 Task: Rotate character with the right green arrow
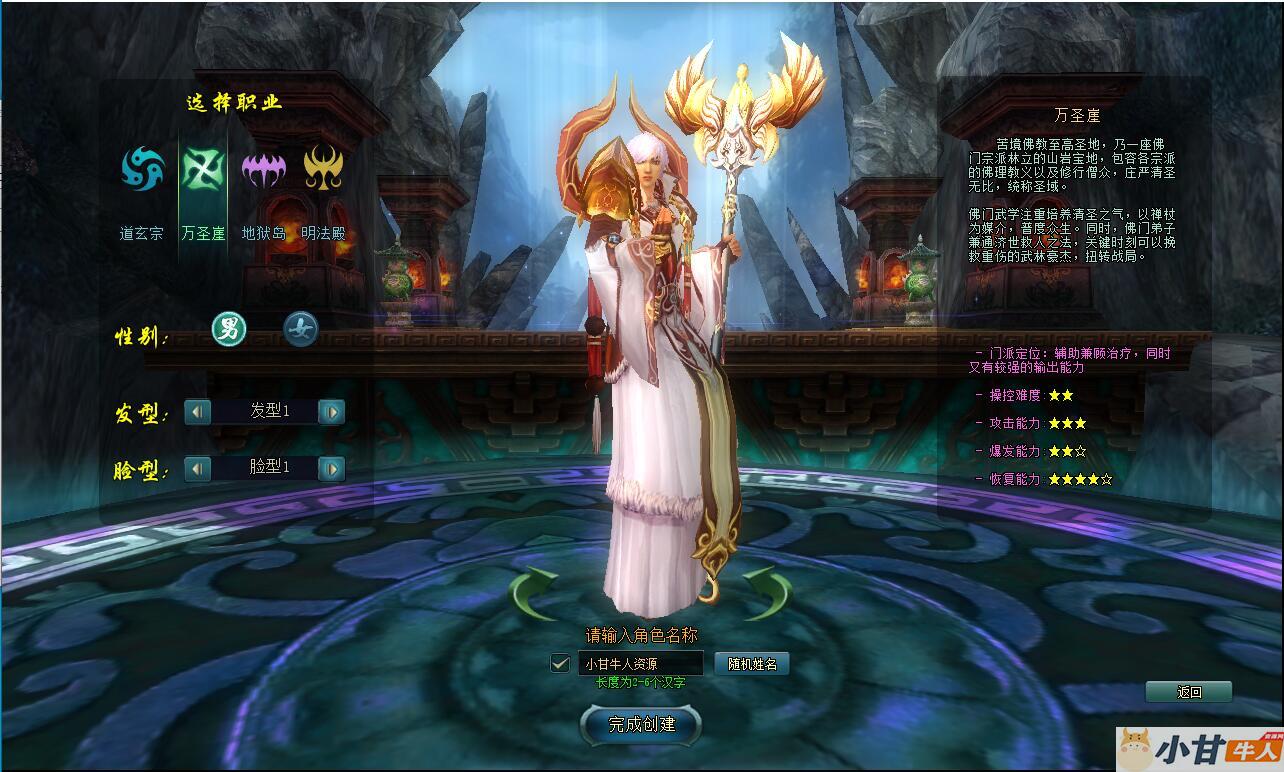pos(767,593)
